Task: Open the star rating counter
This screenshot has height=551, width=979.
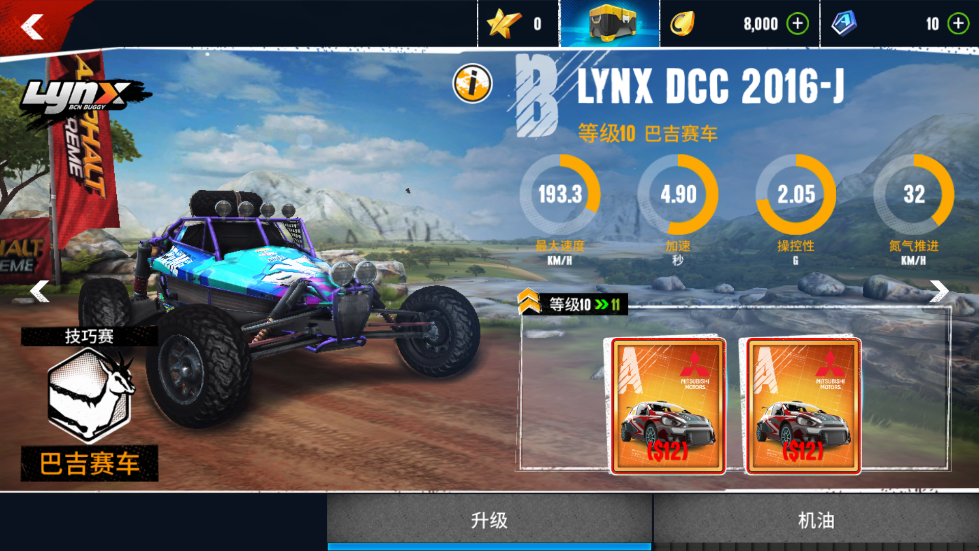Action: coord(515,24)
